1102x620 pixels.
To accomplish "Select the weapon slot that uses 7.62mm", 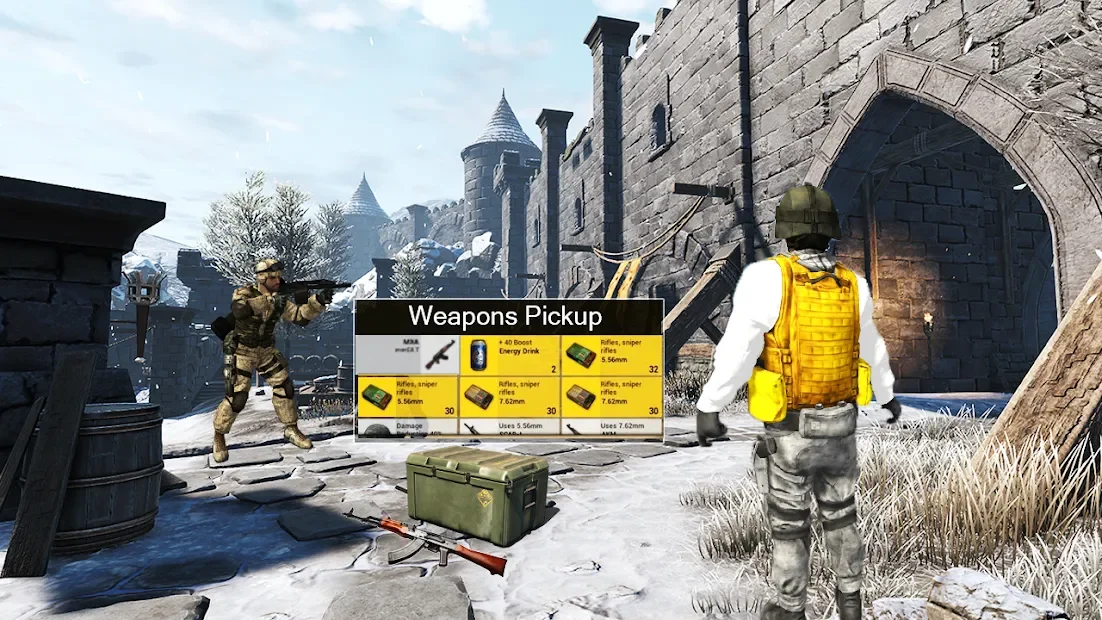I will point(611,428).
